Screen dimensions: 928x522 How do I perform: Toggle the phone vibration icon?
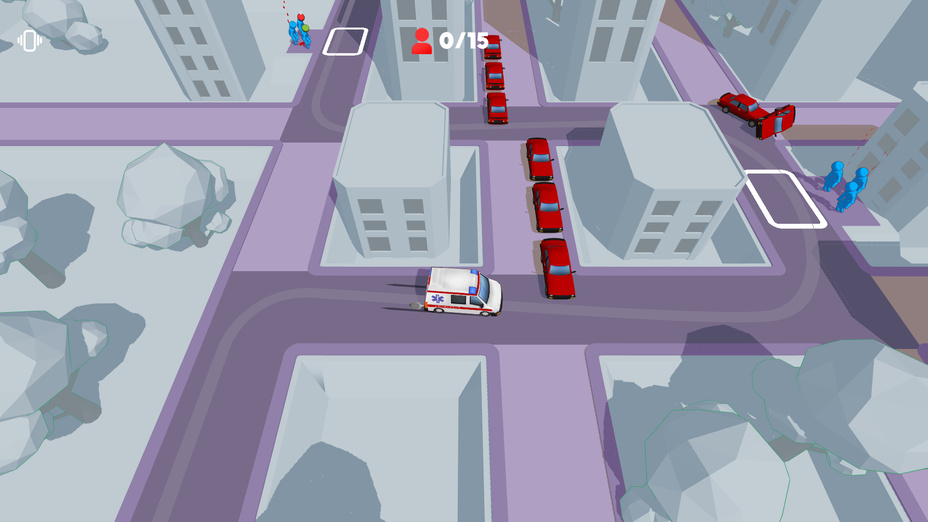click(x=29, y=41)
